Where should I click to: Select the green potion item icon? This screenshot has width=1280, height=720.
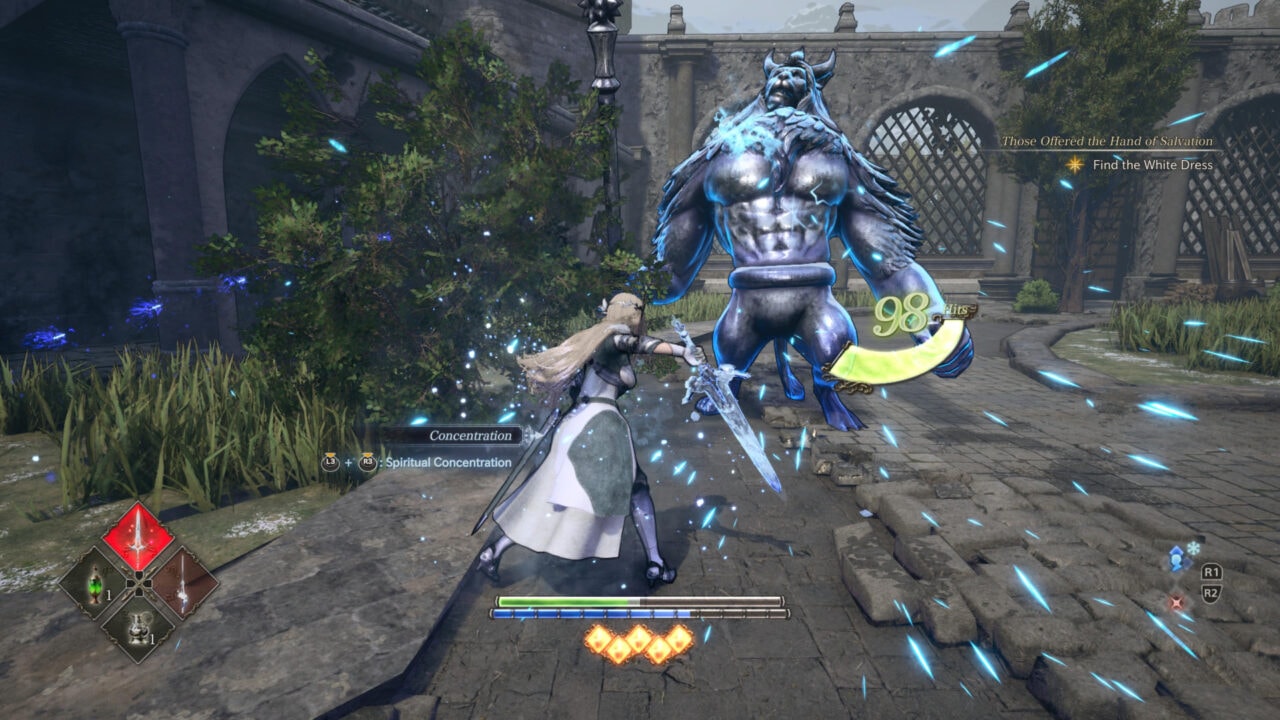point(94,586)
